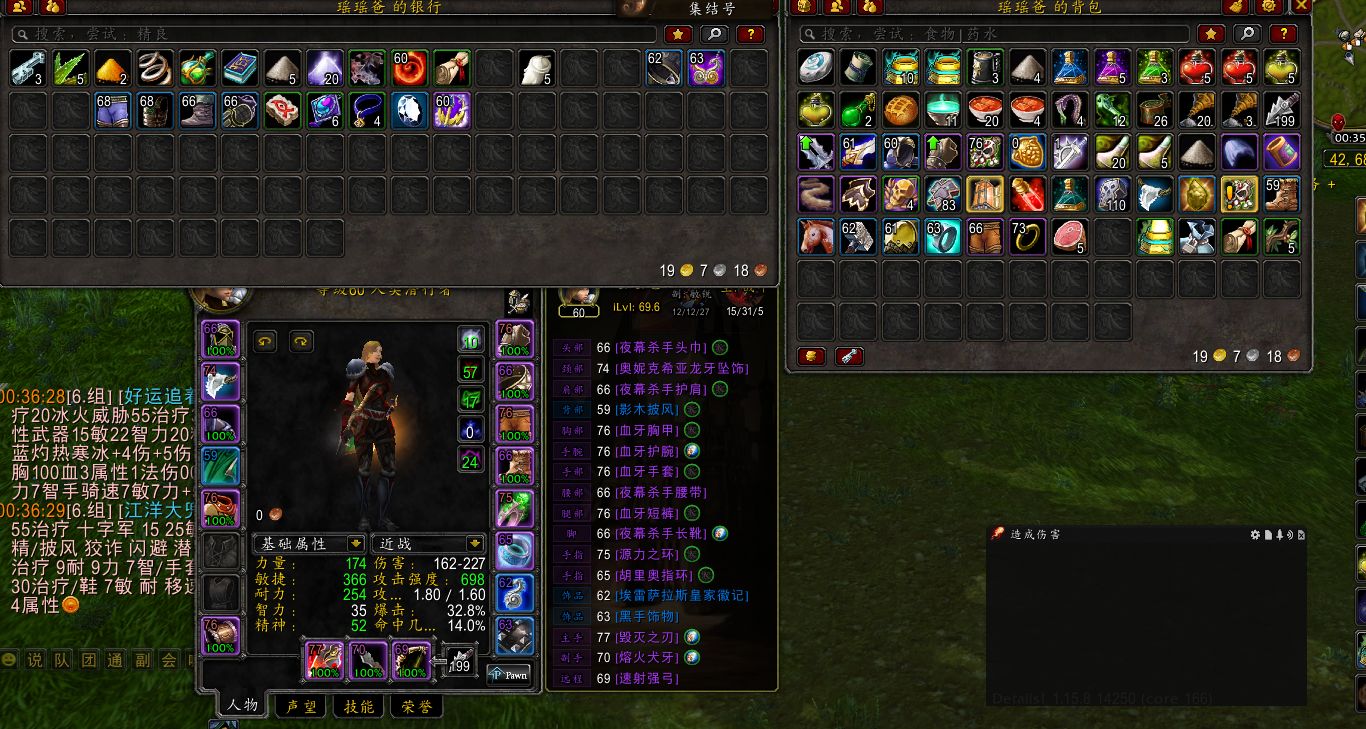Click the bank favorites star button
This screenshot has width=1366, height=729.
point(678,34)
